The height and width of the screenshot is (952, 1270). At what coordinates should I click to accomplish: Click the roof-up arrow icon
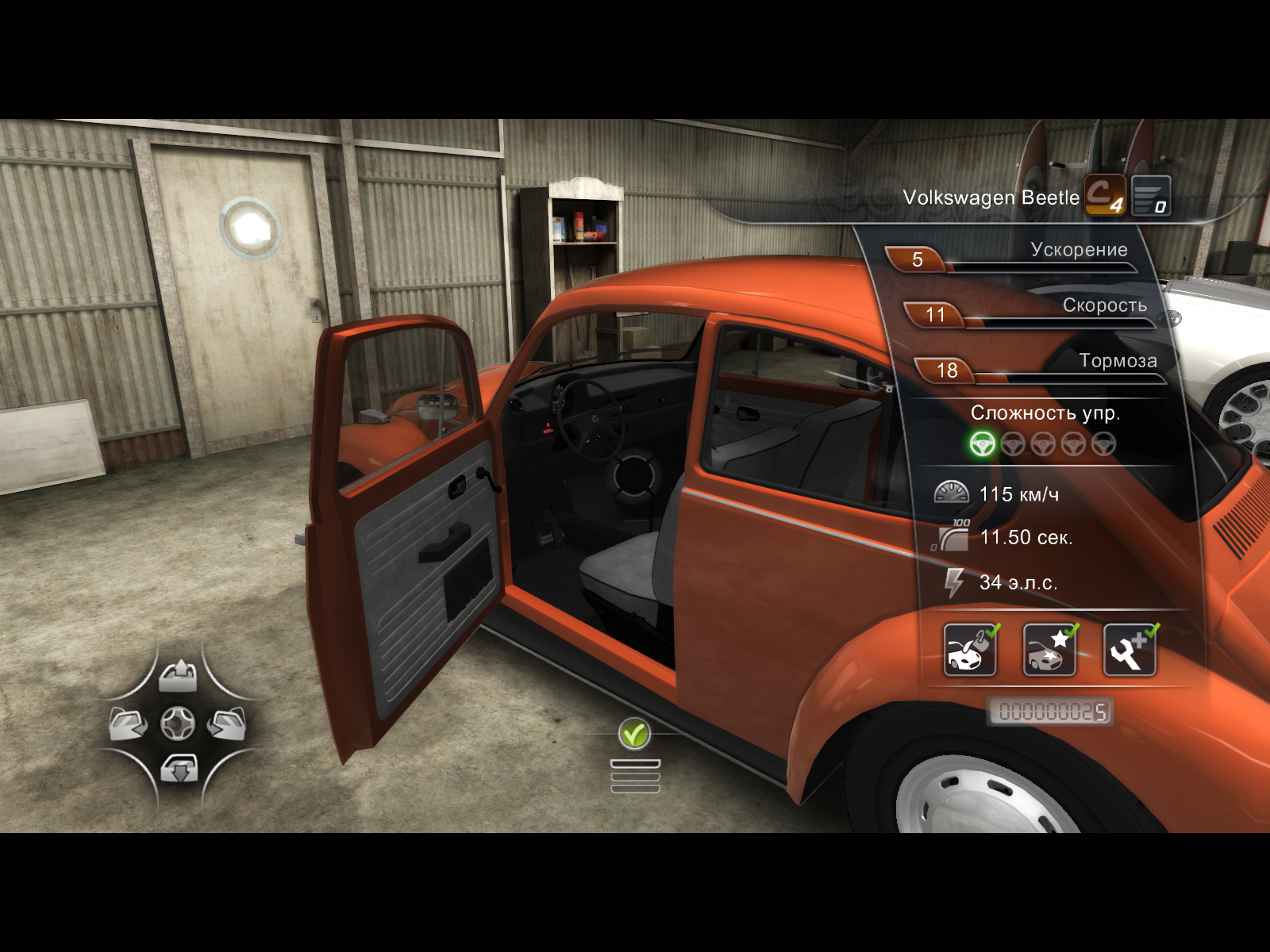coord(179,676)
